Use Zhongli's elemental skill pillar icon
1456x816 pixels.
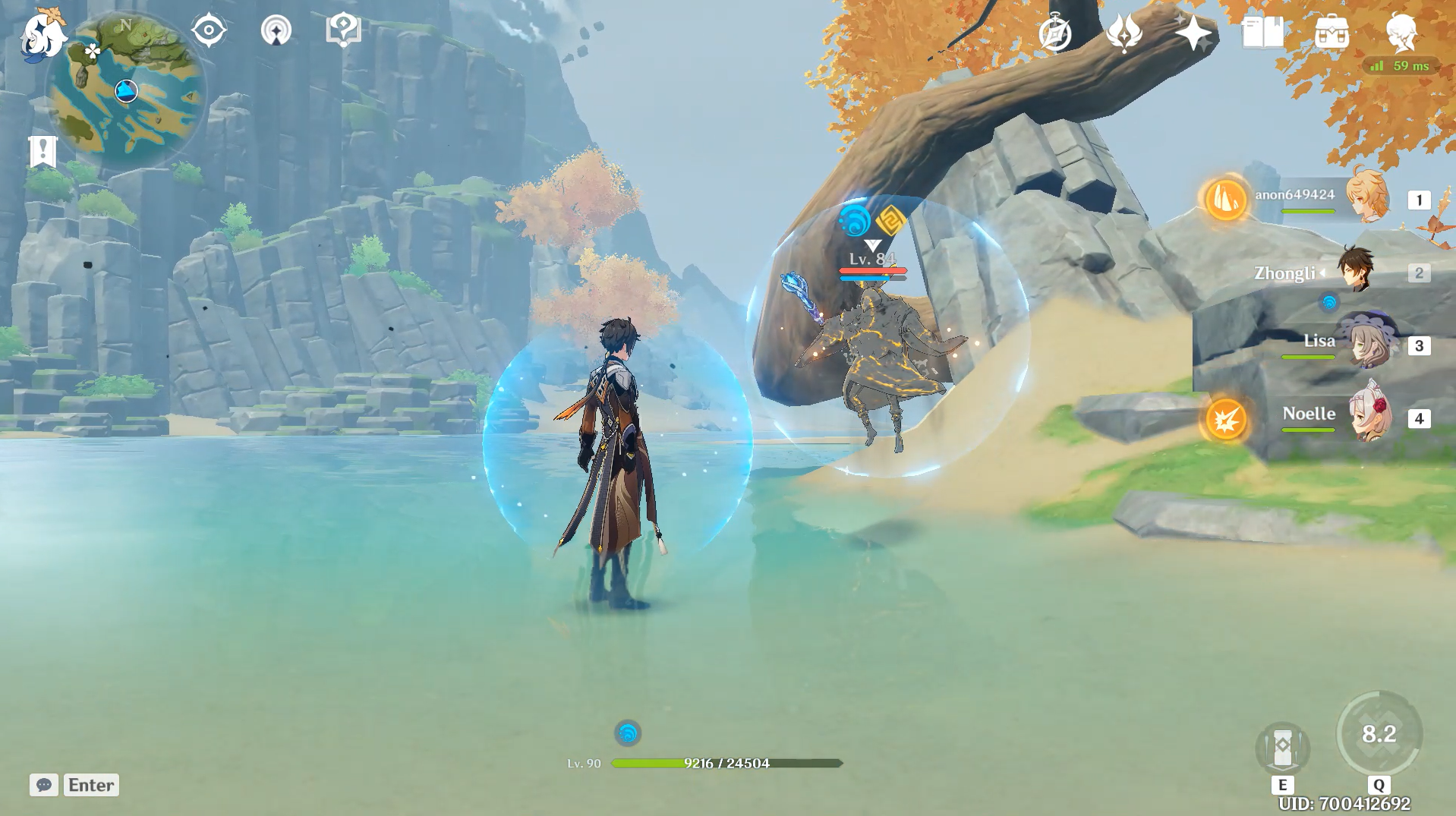click(x=1282, y=749)
